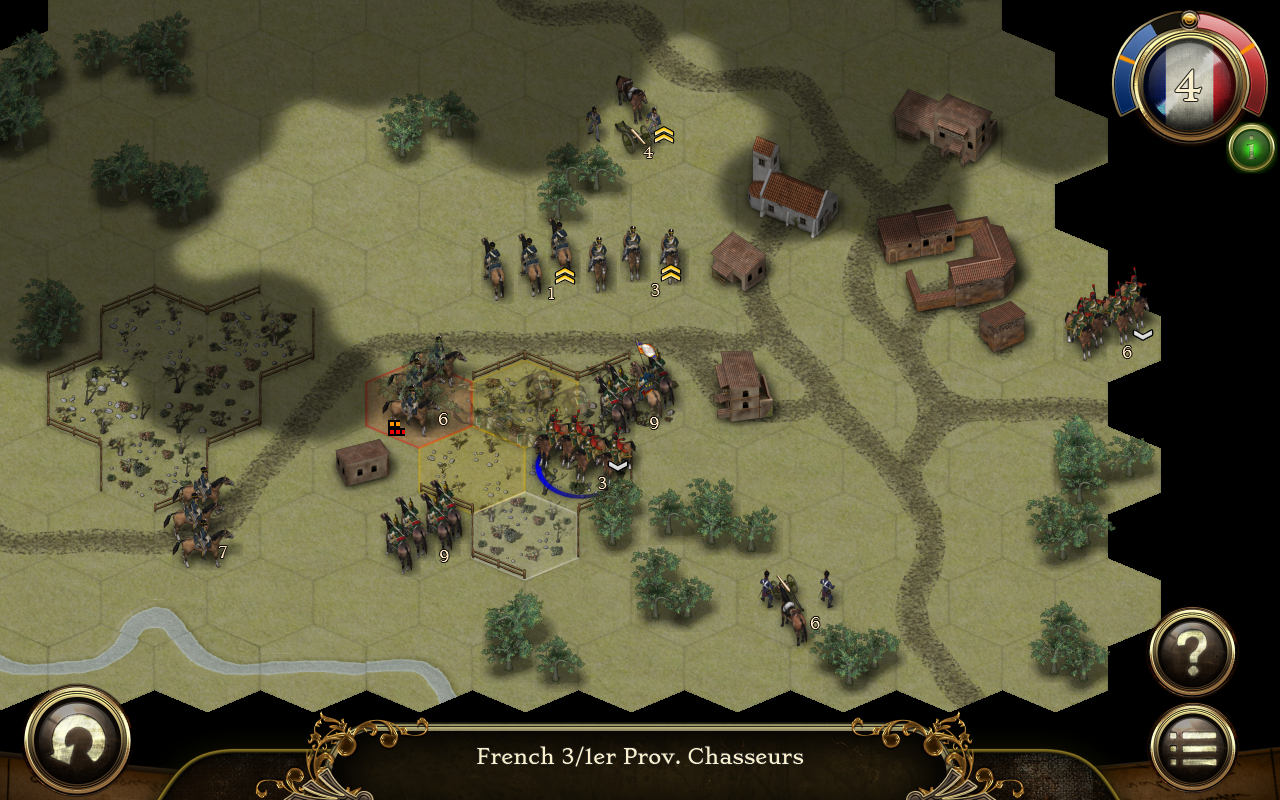Select chasseur unit 9 in the lower left
The width and height of the screenshot is (1280, 800).
click(420, 530)
